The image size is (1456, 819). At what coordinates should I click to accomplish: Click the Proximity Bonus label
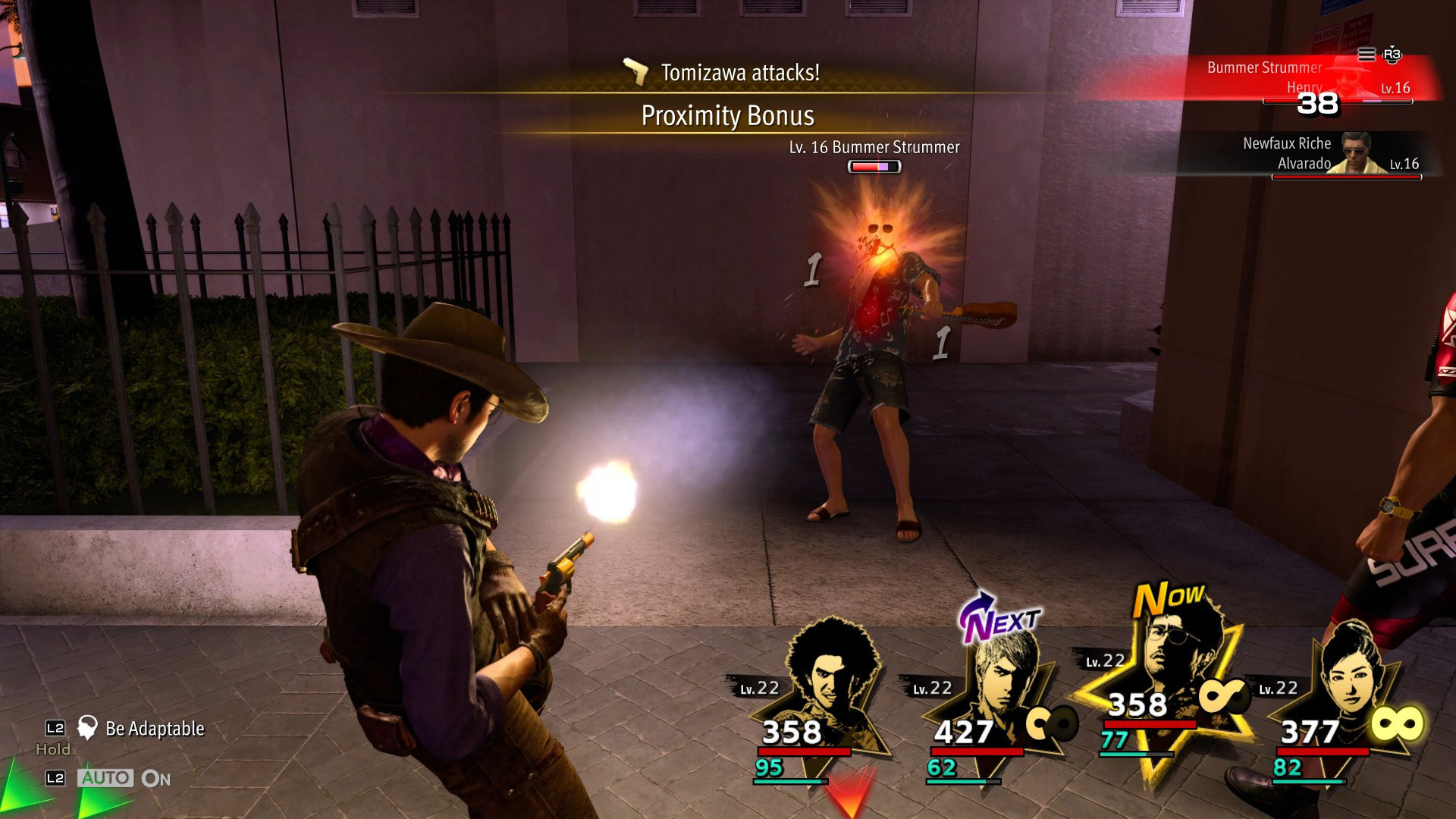[727, 116]
